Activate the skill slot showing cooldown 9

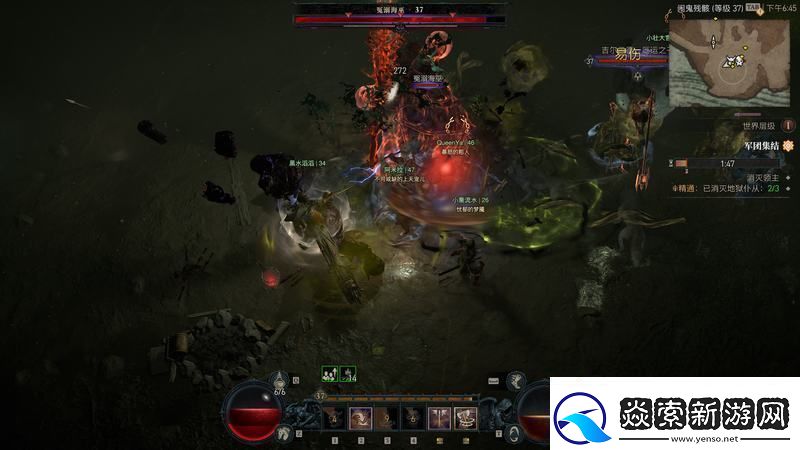[x=387, y=417]
